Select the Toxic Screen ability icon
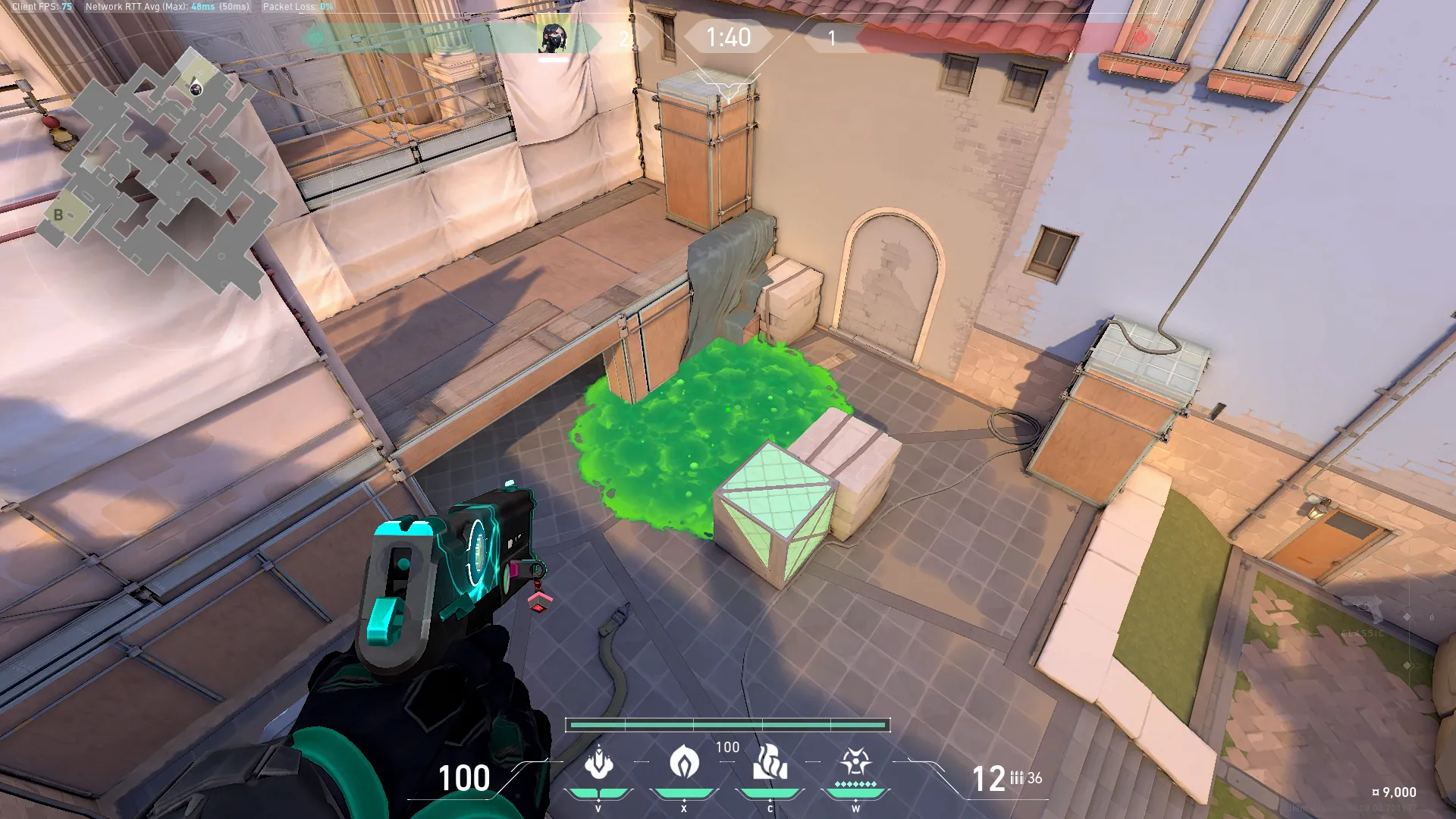This screenshot has height=819, width=1456. pyautogui.click(x=770, y=763)
